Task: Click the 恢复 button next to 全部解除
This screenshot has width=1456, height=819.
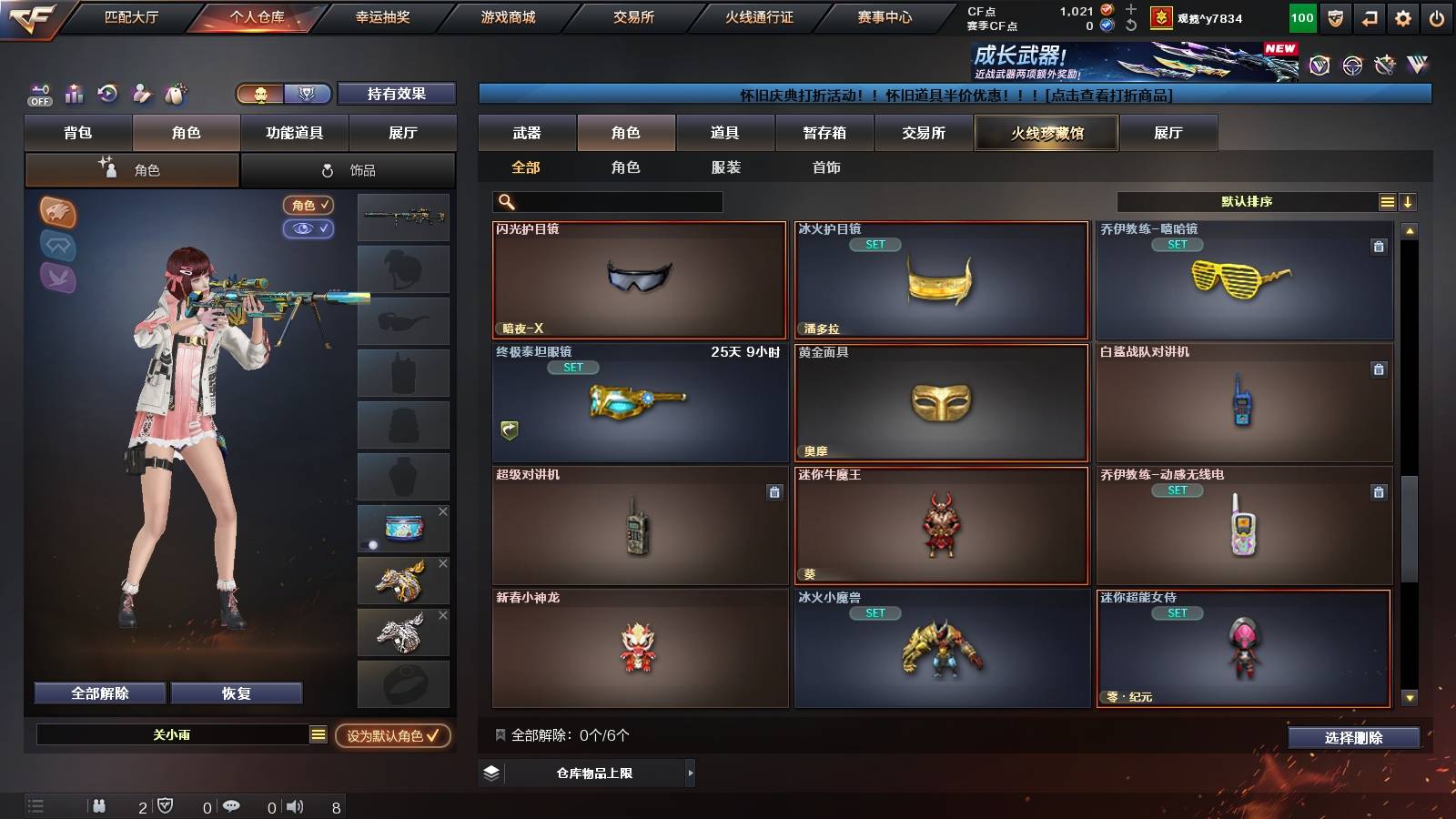Action: (238, 693)
